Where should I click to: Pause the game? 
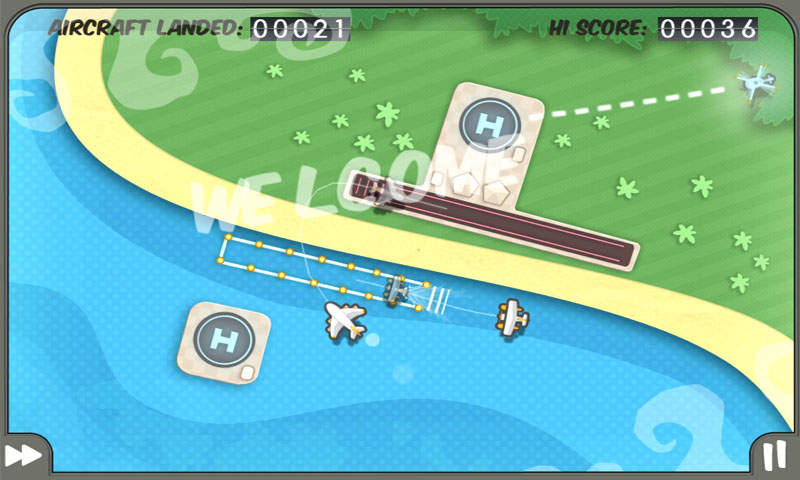point(775,455)
